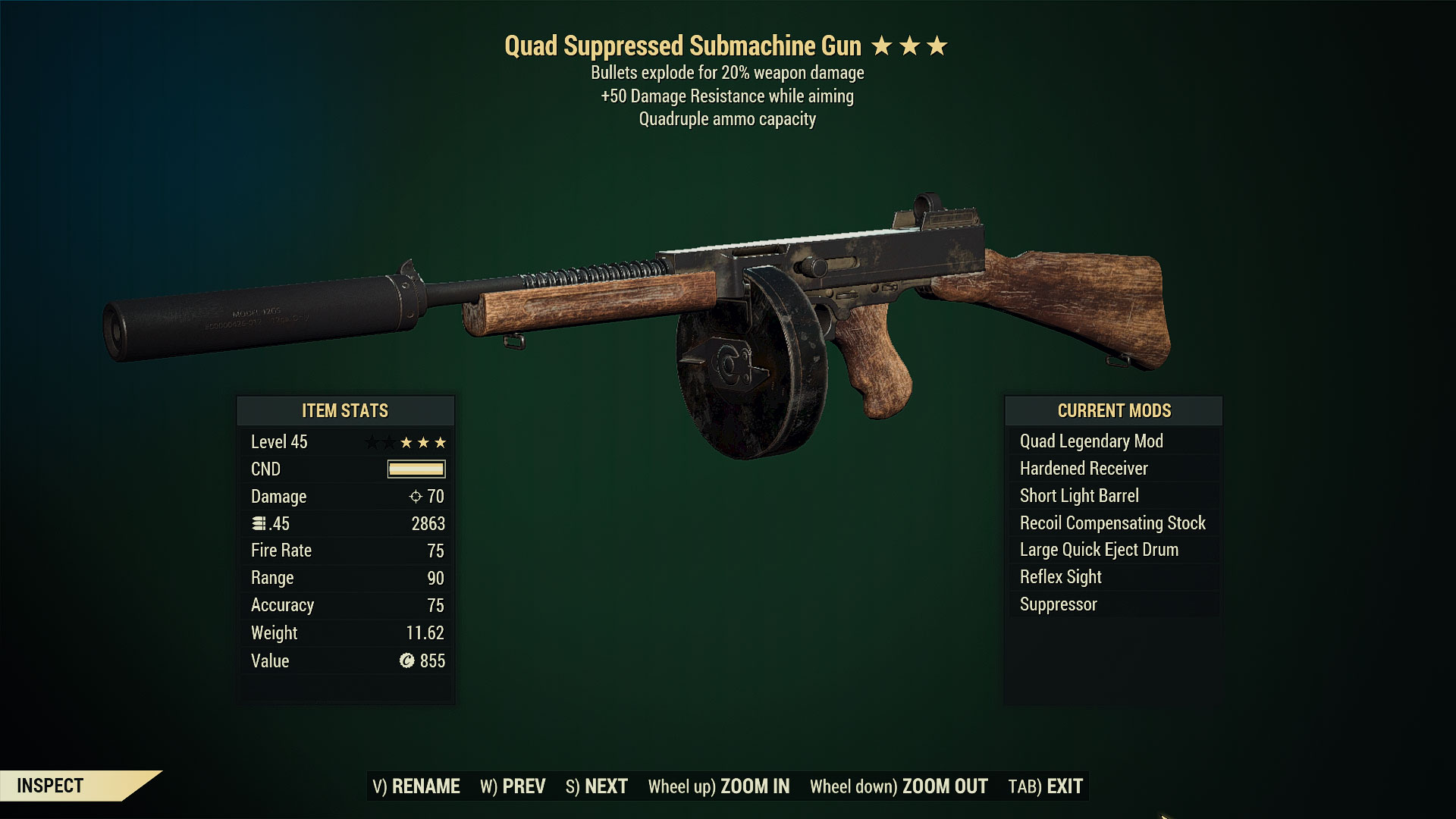Click the damage crosshair icon
The width and height of the screenshot is (1456, 819).
pyautogui.click(x=417, y=497)
